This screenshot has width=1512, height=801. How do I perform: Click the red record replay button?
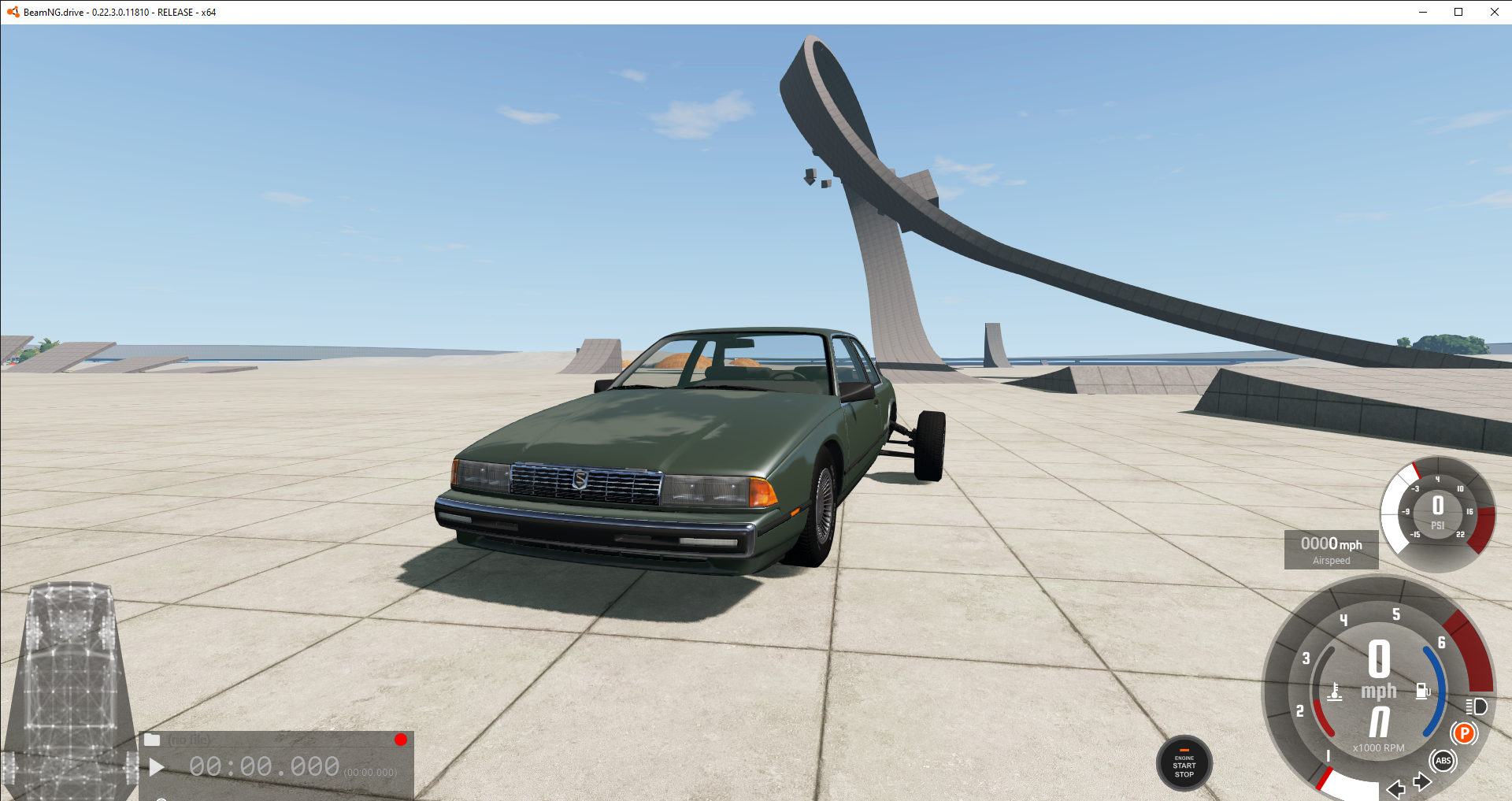click(402, 739)
